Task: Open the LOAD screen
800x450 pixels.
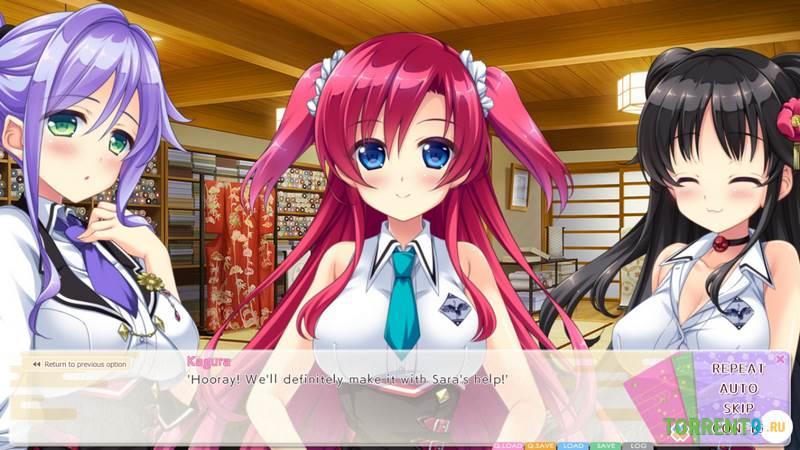Action: tap(573, 445)
